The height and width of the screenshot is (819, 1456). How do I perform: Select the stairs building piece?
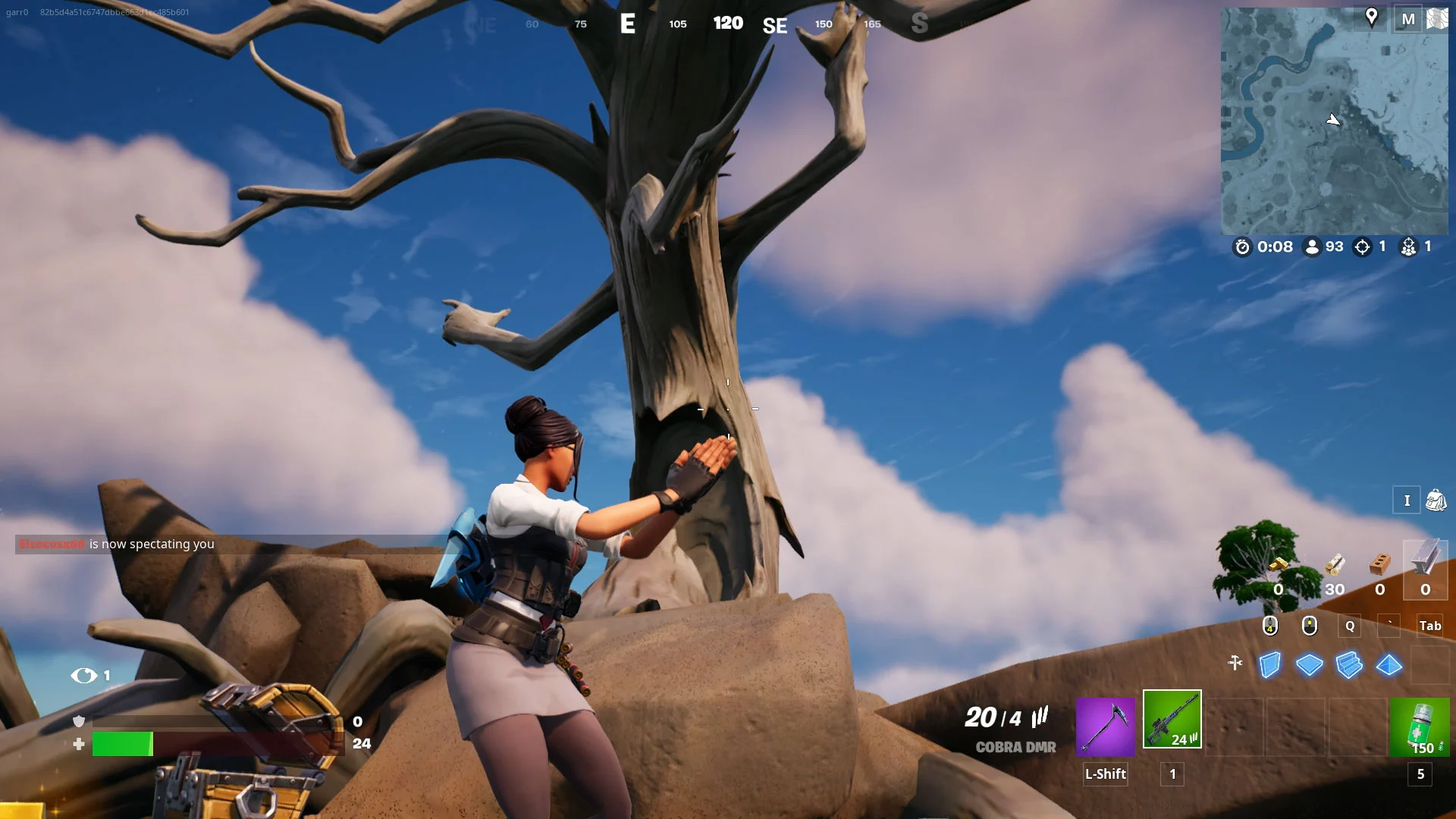(1349, 665)
